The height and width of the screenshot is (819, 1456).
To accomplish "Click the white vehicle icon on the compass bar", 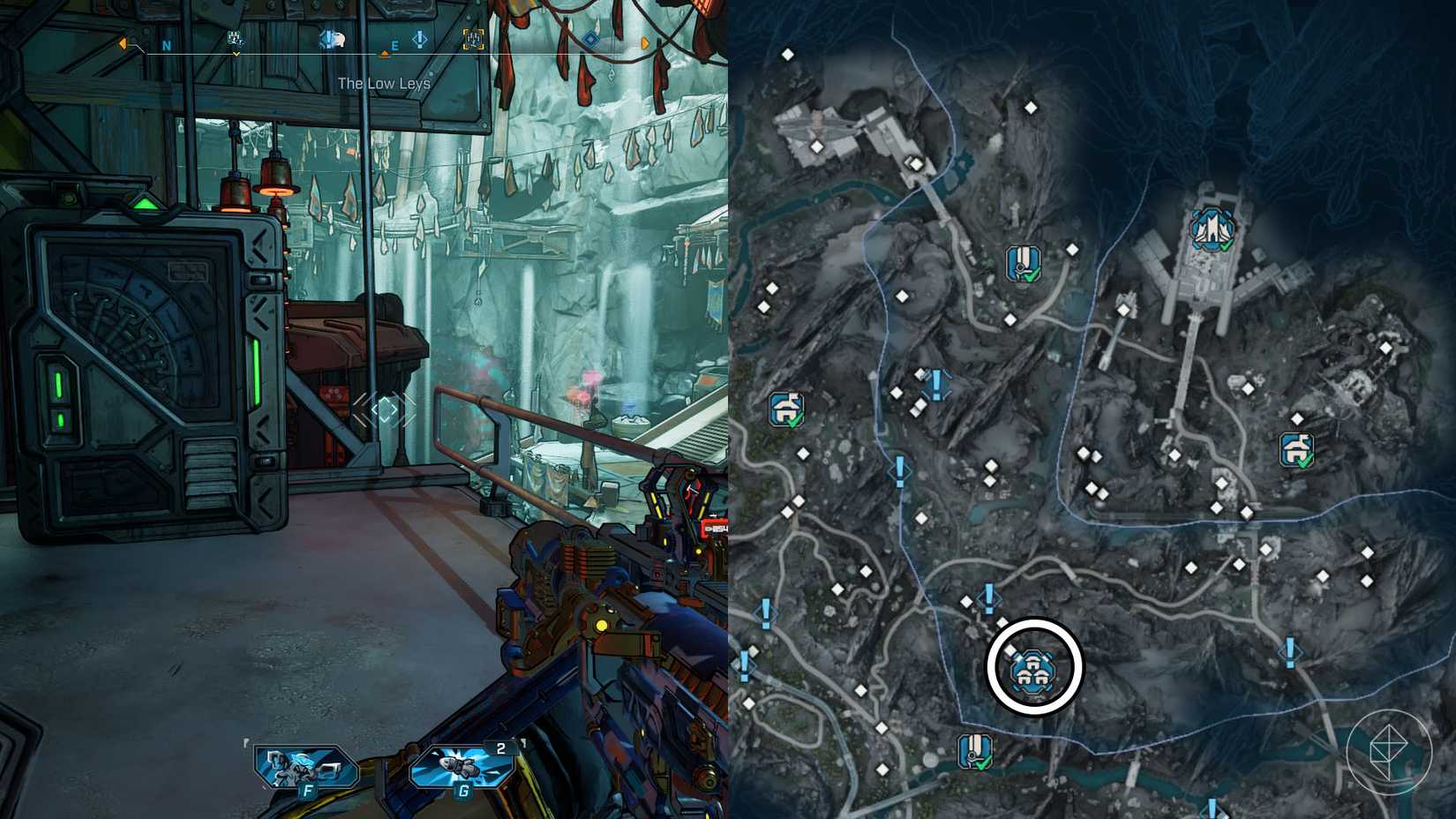I will tap(333, 39).
